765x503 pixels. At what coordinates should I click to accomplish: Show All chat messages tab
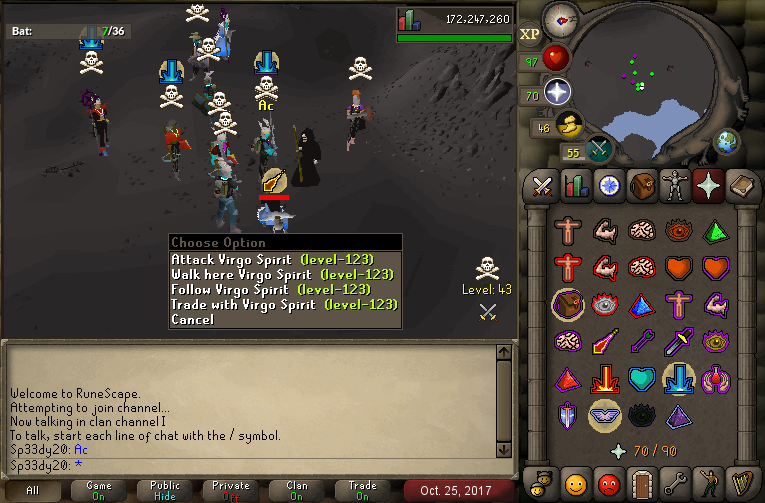tap(34, 490)
